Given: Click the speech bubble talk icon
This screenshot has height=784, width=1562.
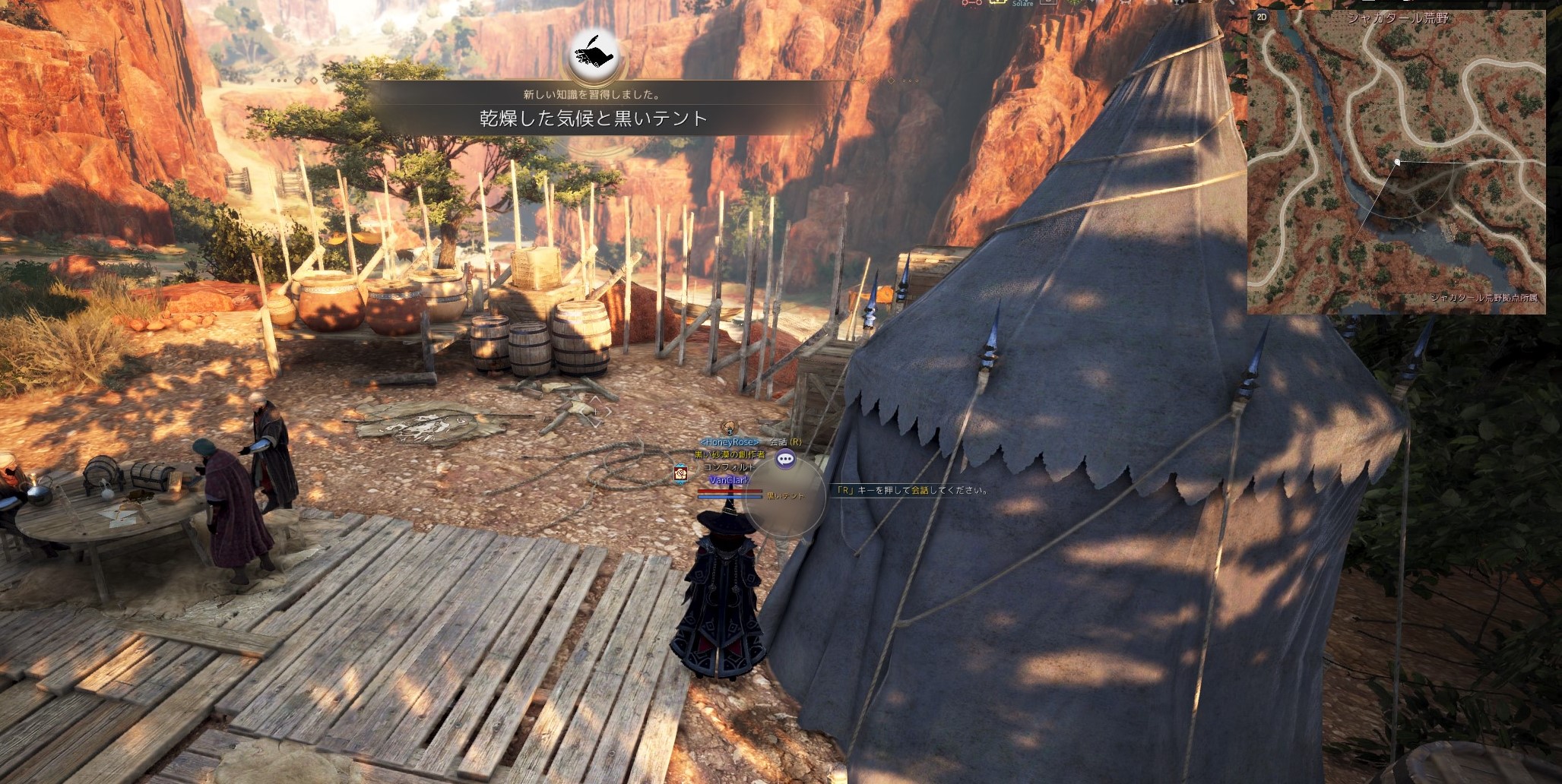Looking at the screenshot, I should (x=785, y=459).
